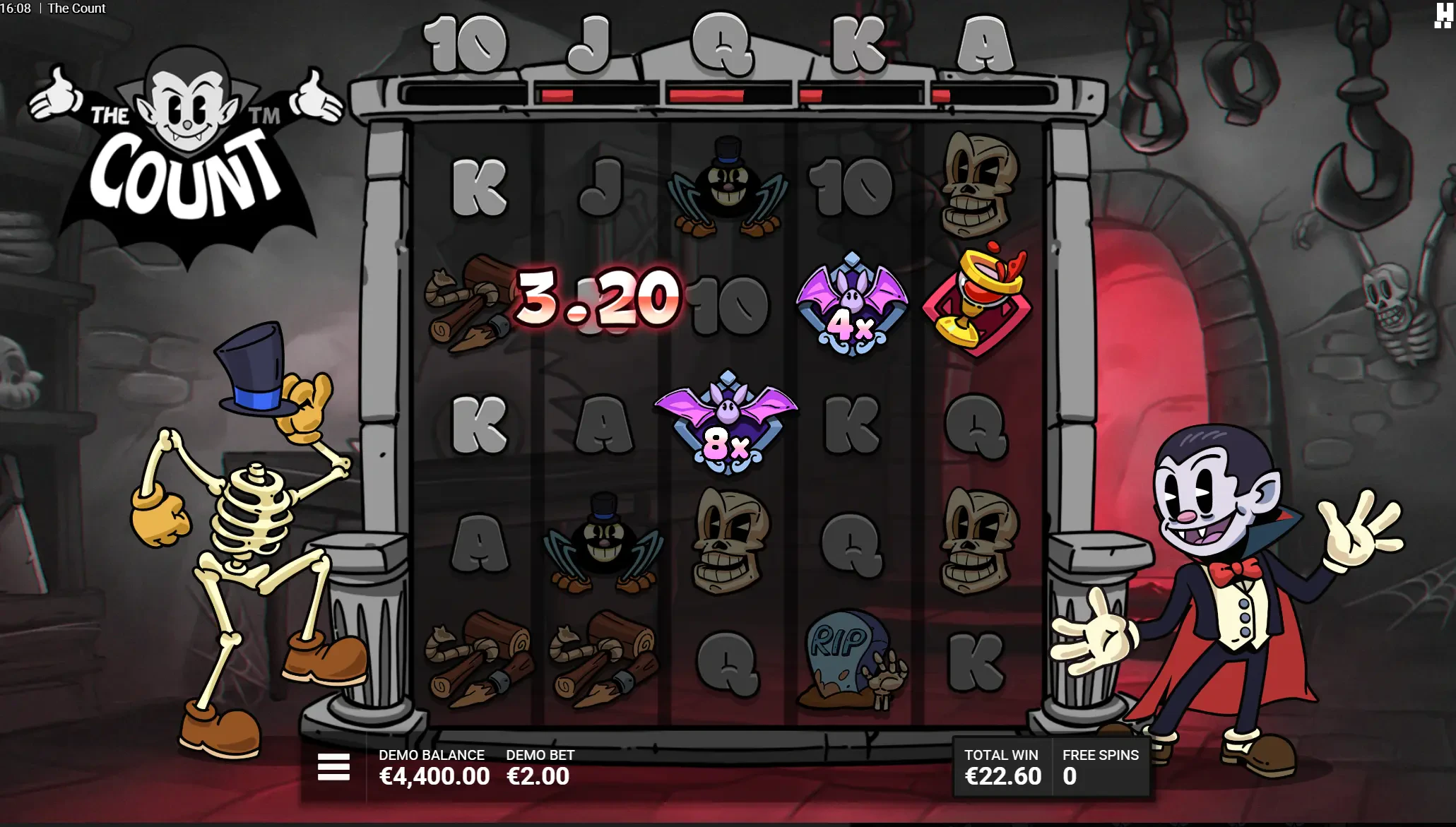Open the hamburger menu
1456x827 pixels.
(333, 766)
